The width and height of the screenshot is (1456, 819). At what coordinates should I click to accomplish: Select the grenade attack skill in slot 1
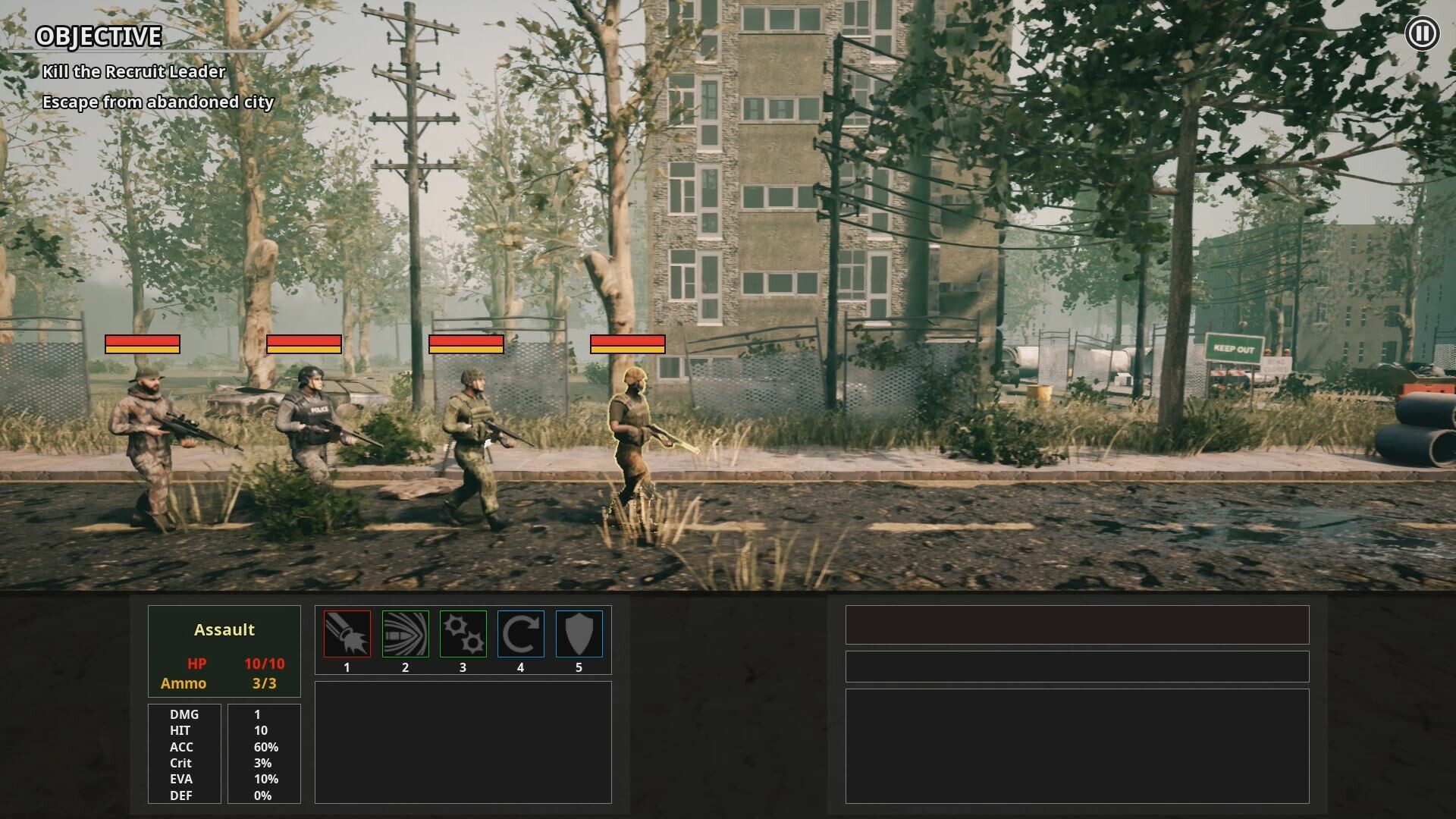pos(347,635)
